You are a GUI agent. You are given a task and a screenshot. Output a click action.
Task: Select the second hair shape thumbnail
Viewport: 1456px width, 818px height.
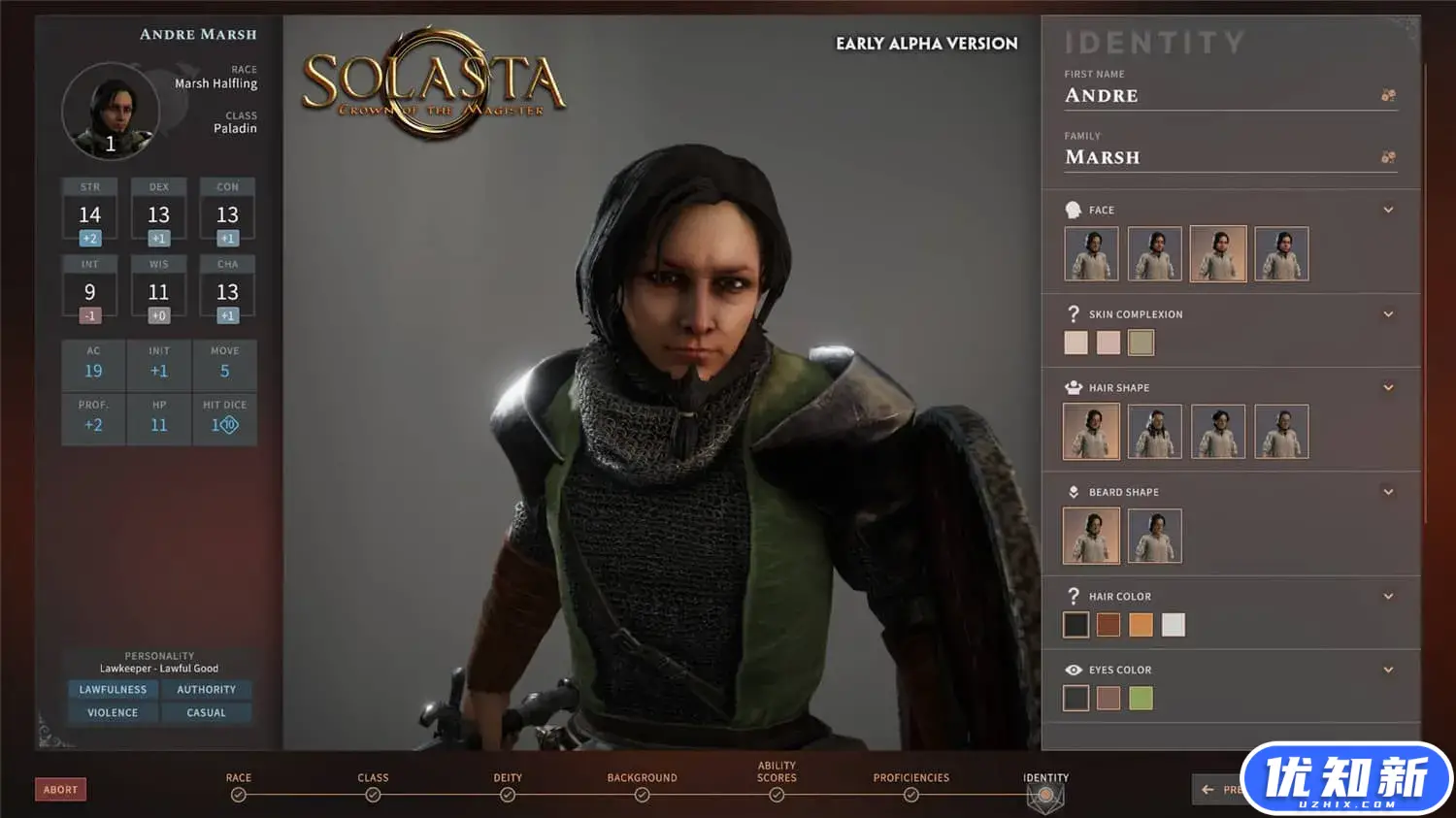(1155, 432)
